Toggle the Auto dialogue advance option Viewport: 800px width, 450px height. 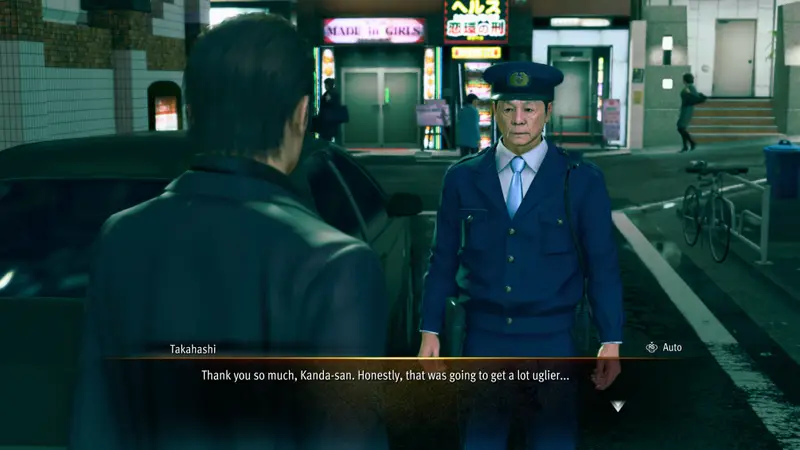(x=664, y=347)
